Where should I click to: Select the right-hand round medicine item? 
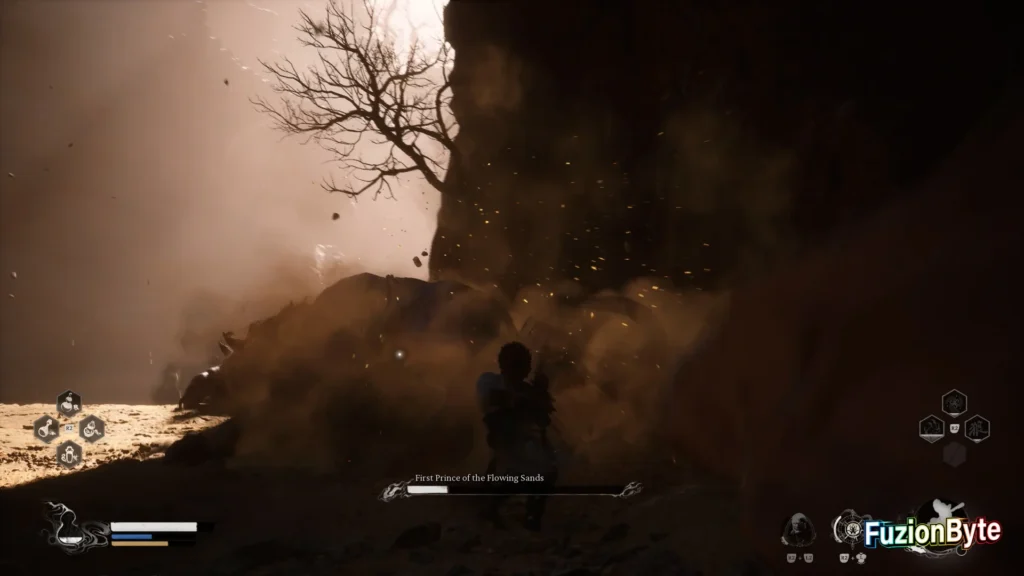tap(92, 429)
